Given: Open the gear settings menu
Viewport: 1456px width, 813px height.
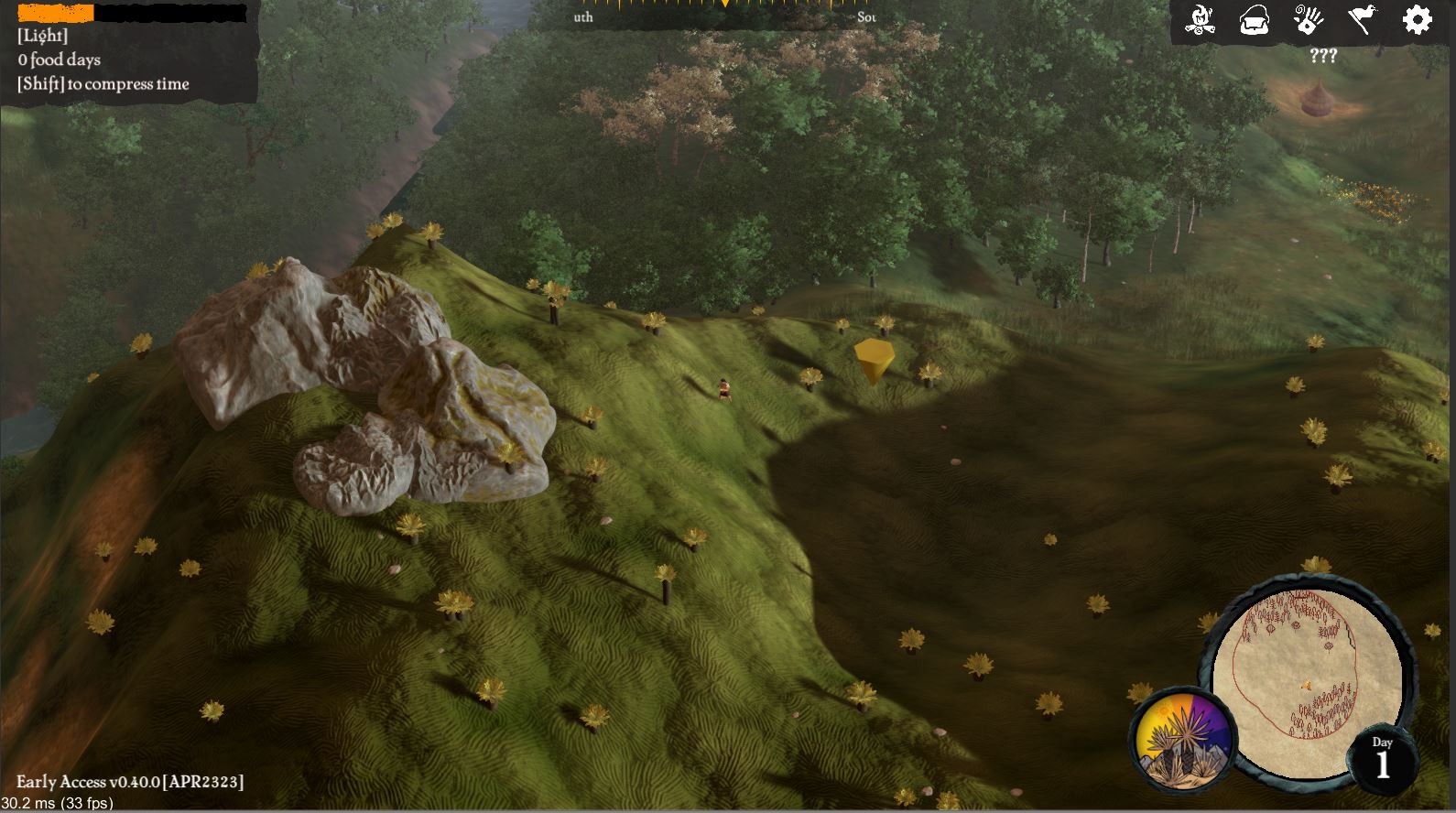Looking at the screenshot, I should tap(1417, 20).
